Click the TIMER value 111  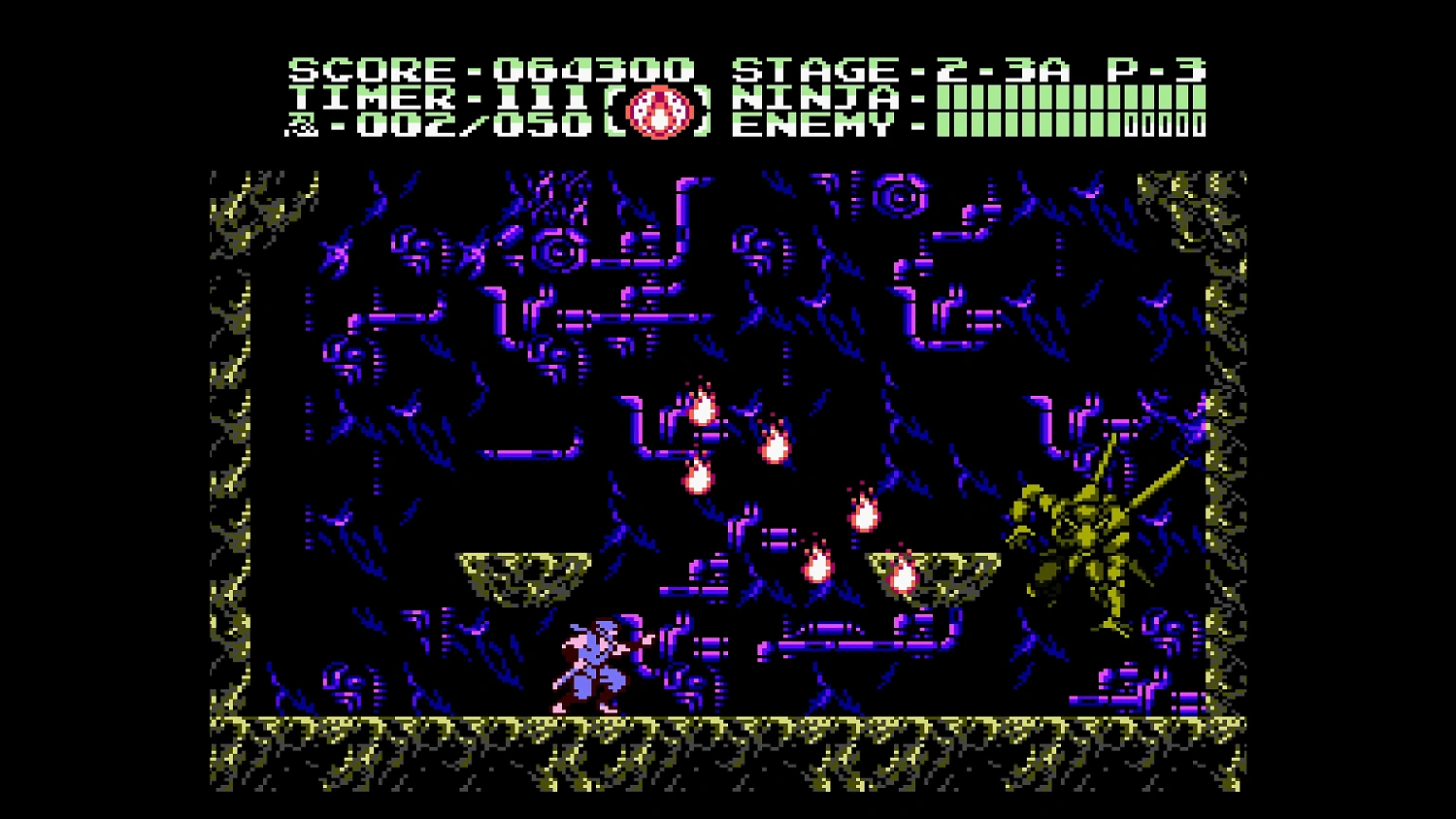tap(544, 97)
